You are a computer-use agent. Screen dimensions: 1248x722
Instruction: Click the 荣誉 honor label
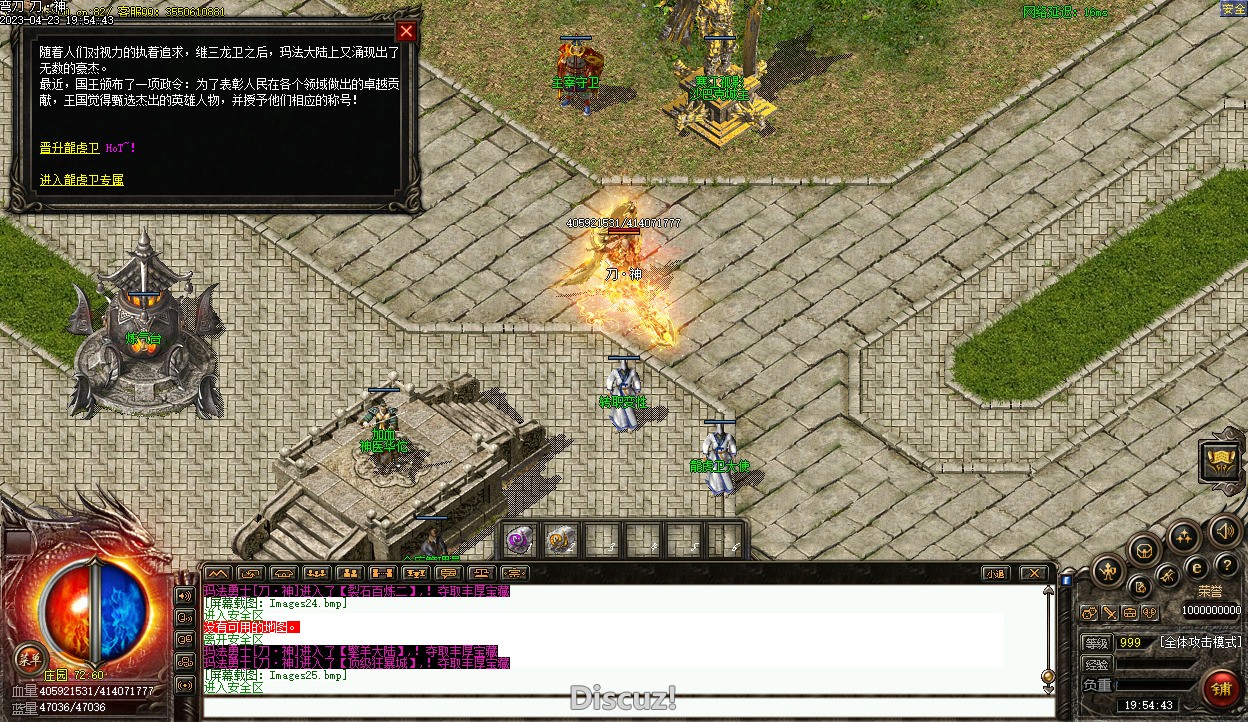click(1210, 591)
